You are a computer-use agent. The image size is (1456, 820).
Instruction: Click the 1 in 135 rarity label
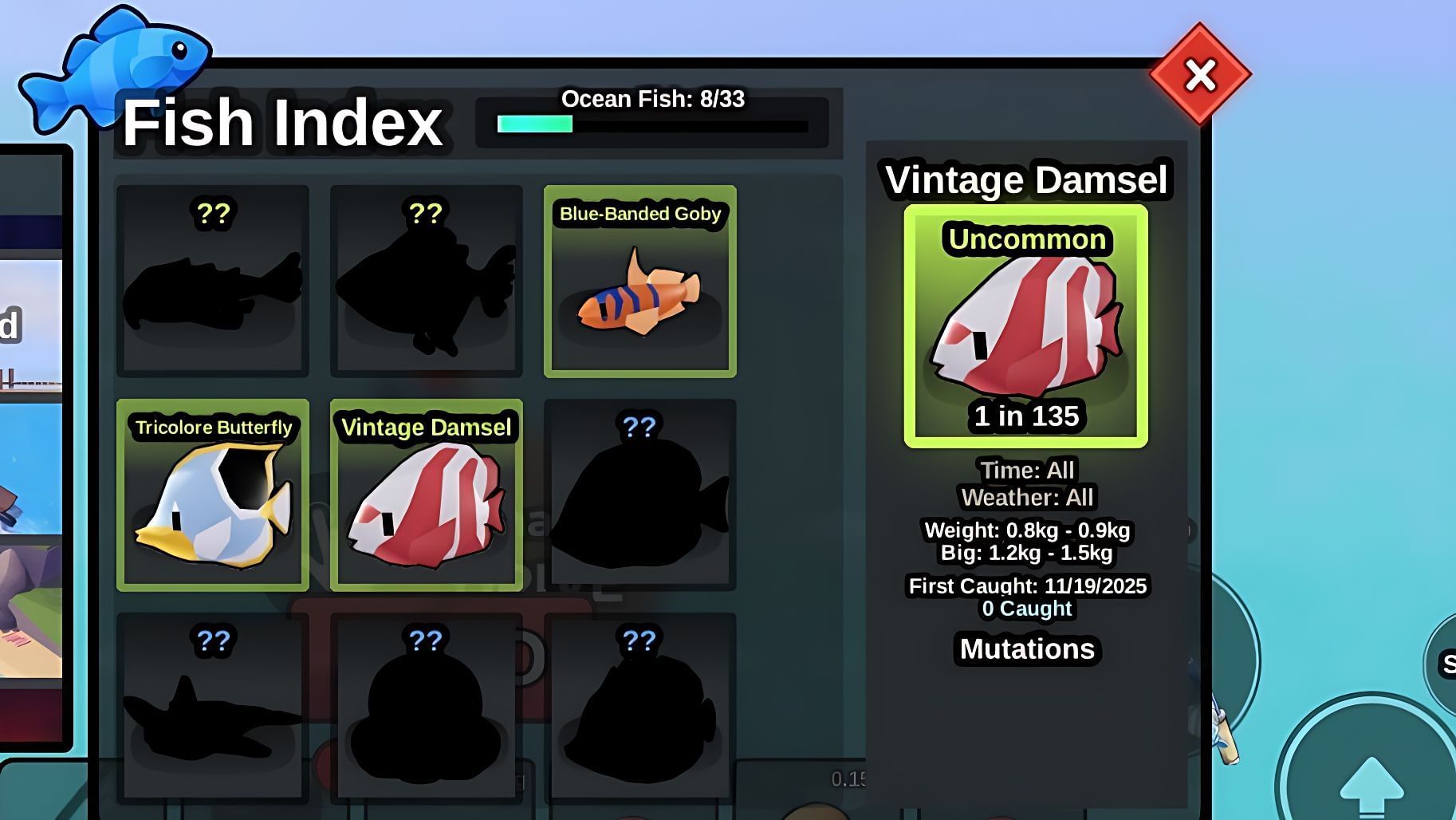(1025, 416)
